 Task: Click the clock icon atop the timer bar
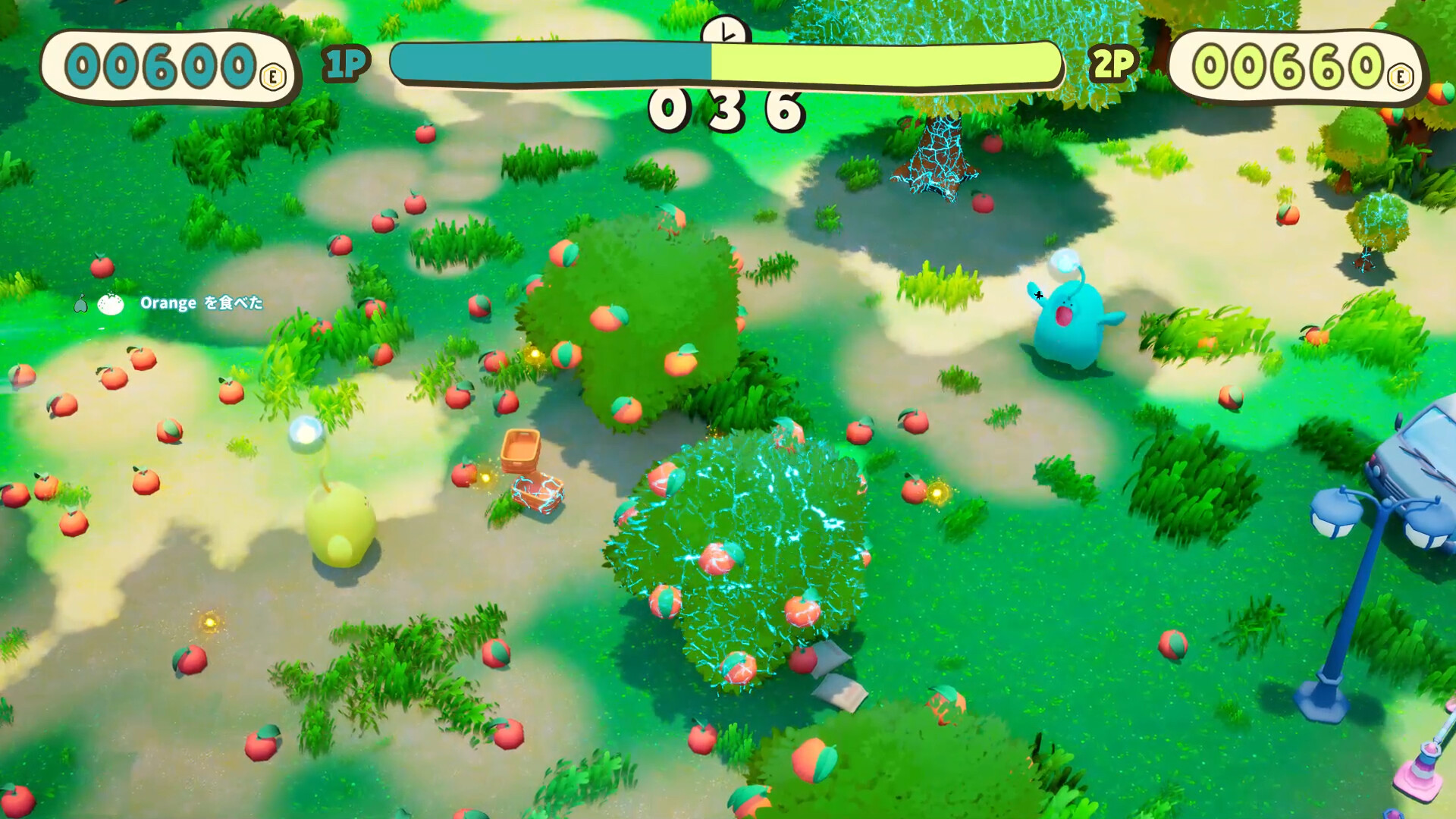pos(726,32)
